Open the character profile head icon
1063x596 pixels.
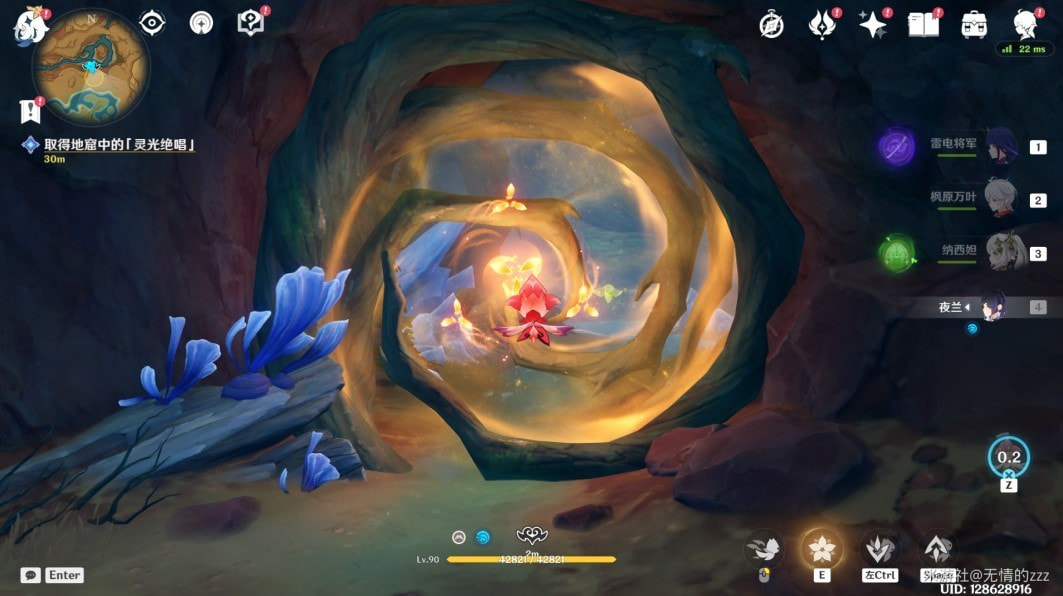coord(1025,25)
